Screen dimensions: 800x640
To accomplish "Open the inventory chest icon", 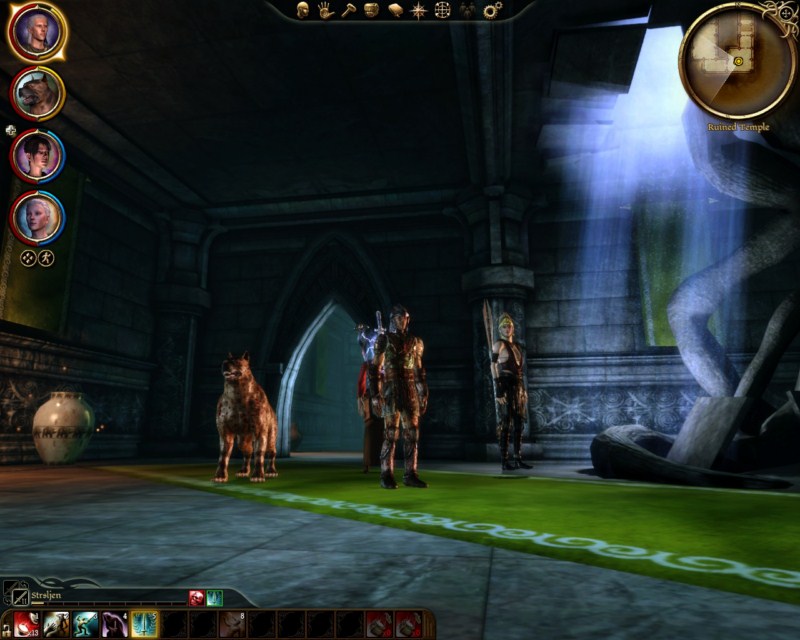I will click(372, 10).
